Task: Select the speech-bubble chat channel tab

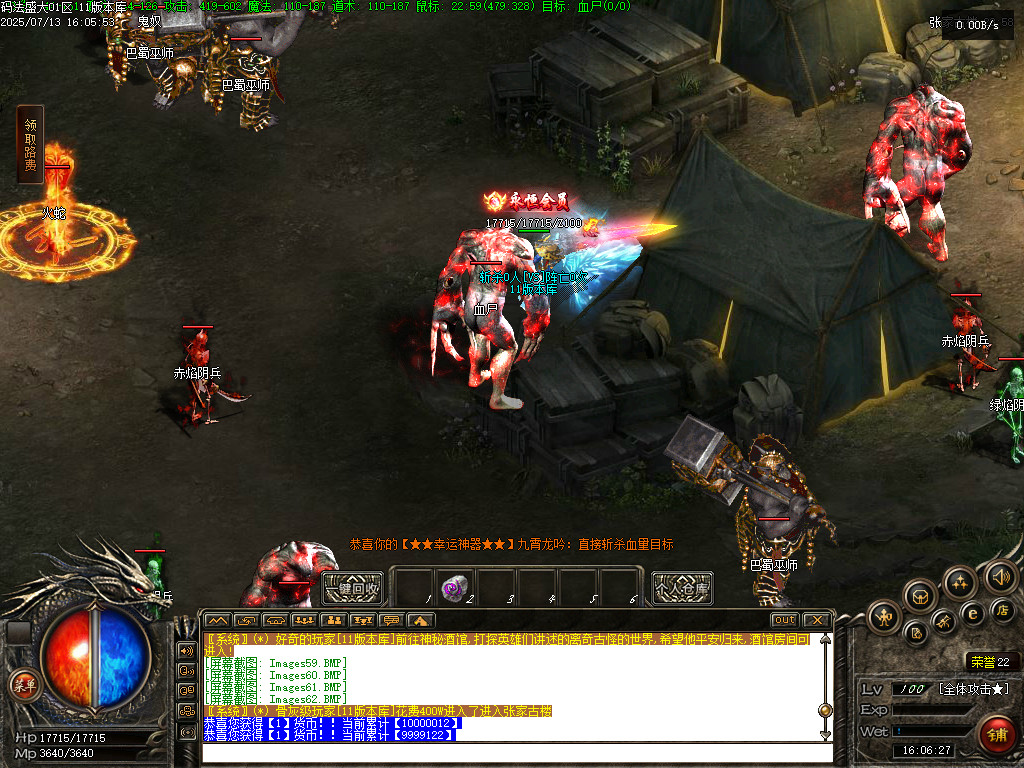Action: (x=391, y=620)
